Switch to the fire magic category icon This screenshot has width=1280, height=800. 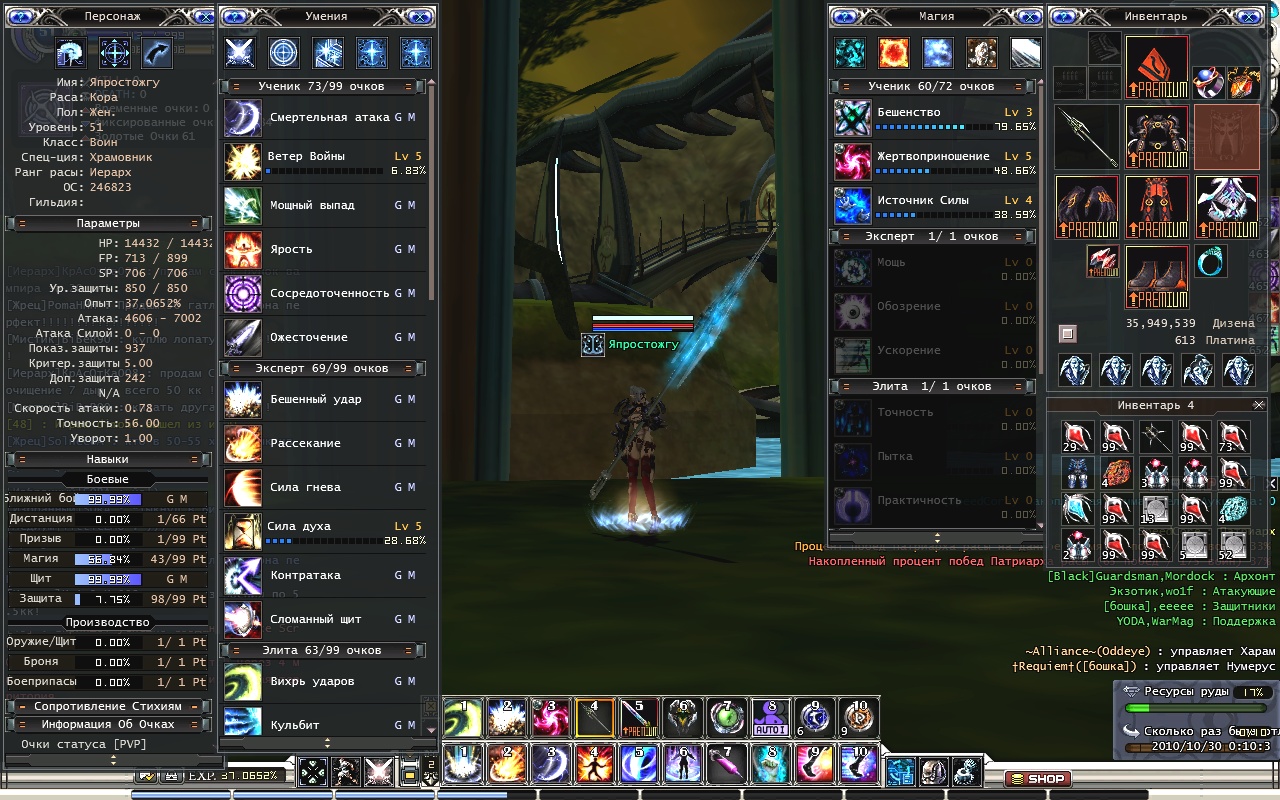coord(893,53)
